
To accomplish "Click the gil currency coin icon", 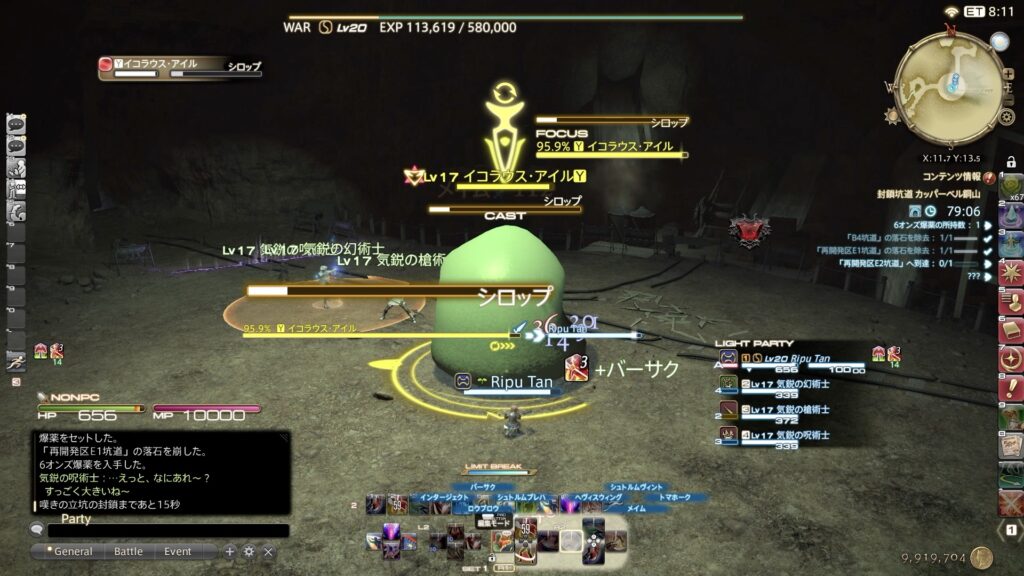I will [981, 558].
